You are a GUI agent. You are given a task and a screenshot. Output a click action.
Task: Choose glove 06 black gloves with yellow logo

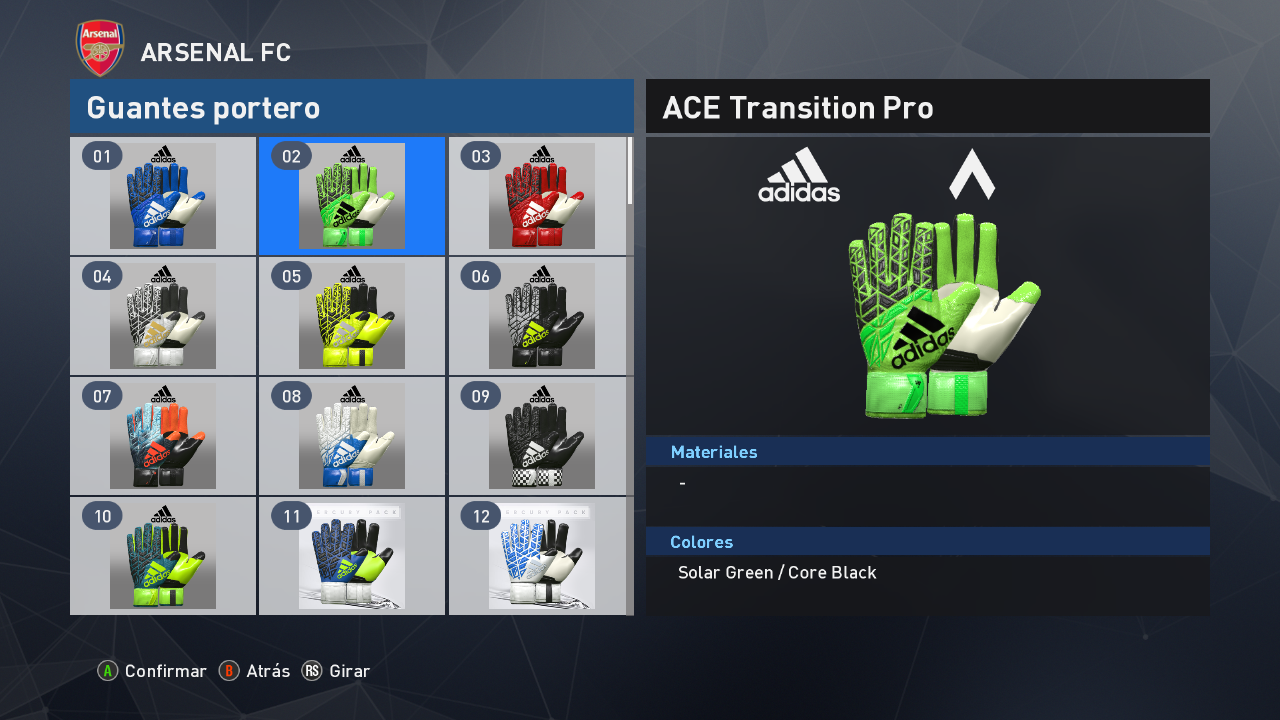541,316
